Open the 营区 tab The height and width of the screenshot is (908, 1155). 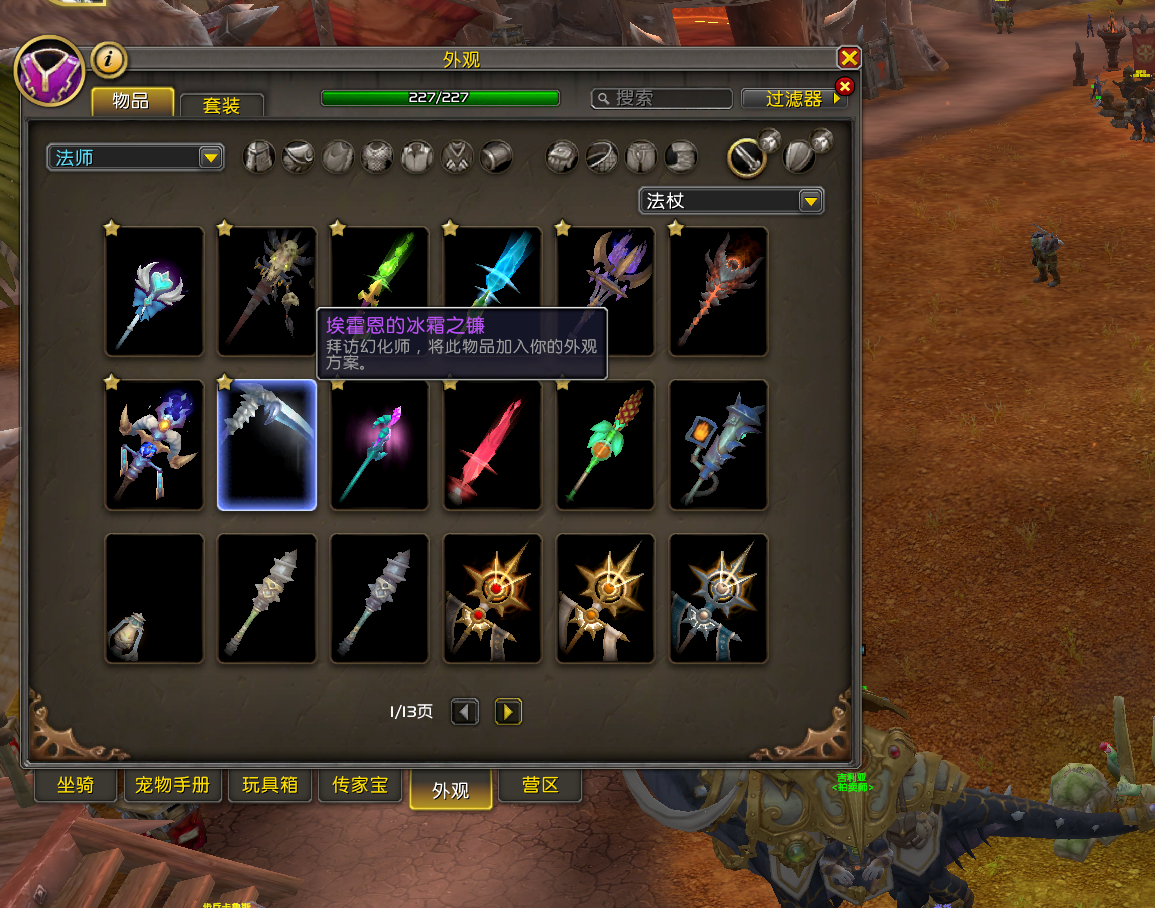tap(540, 785)
